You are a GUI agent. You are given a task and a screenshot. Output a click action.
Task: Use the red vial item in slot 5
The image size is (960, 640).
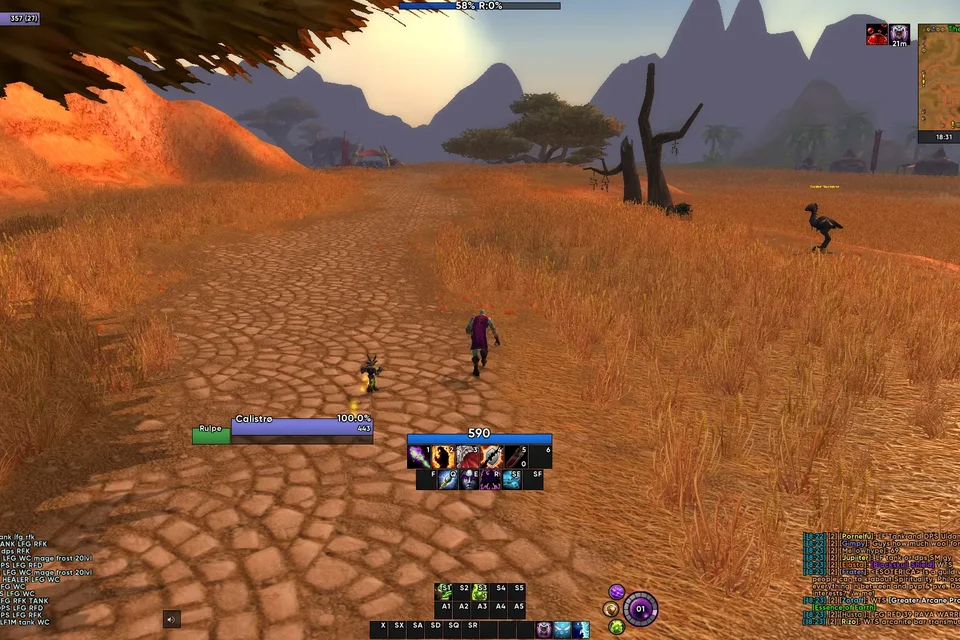tap(516, 457)
